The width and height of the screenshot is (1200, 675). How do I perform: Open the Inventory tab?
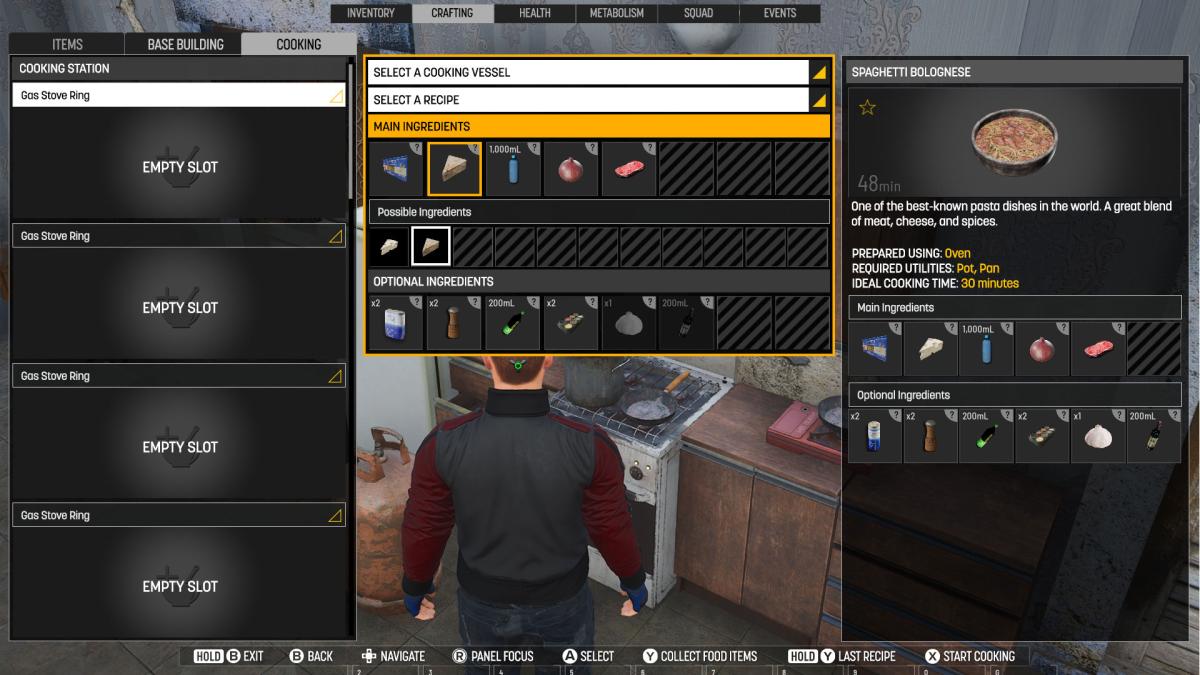pyautogui.click(x=370, y=13)
